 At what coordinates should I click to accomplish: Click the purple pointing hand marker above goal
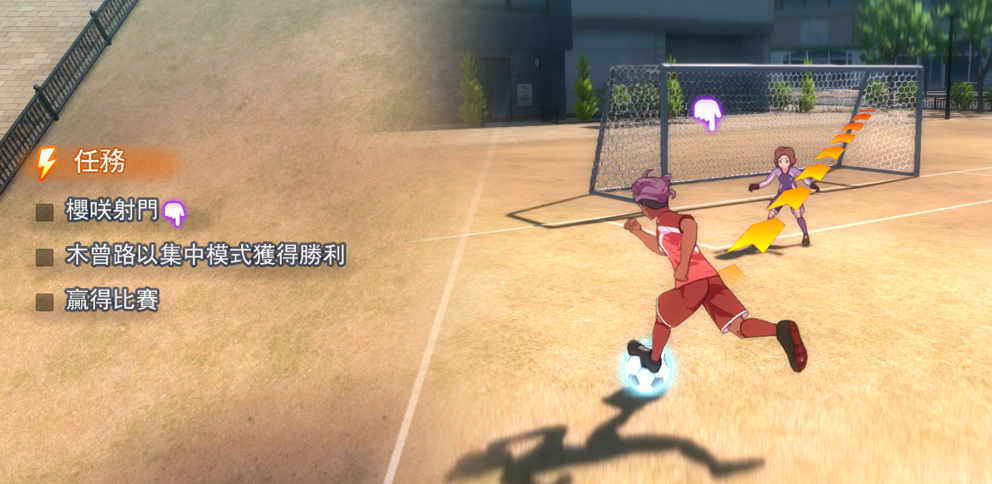[708, 113]
